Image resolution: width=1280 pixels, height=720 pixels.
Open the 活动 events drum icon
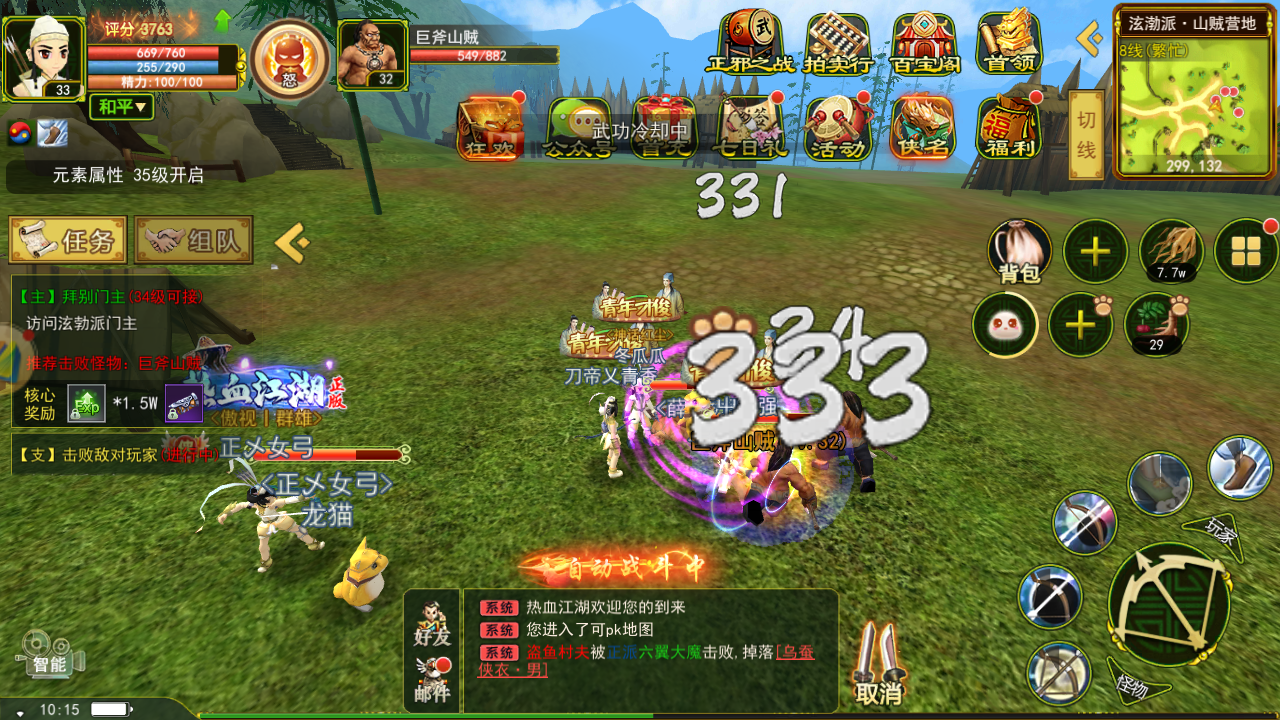[x=837, y=128]
